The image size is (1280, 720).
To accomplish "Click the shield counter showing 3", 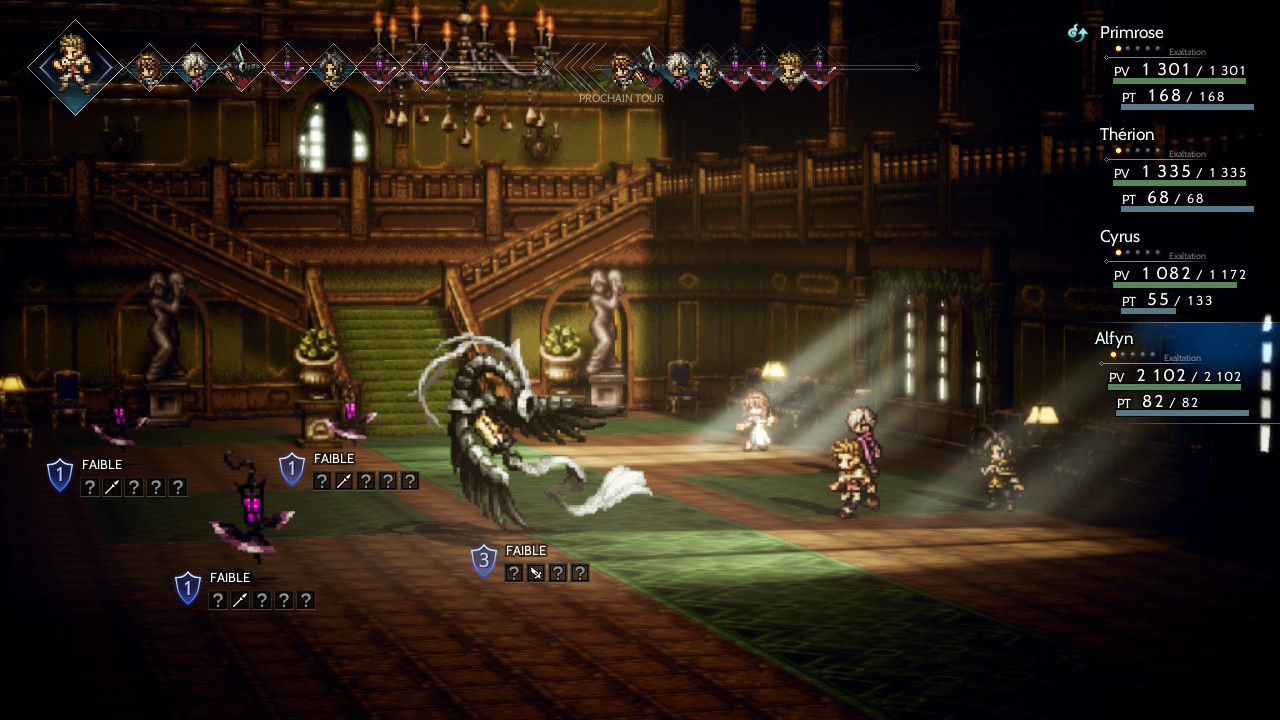I will 484,560.
